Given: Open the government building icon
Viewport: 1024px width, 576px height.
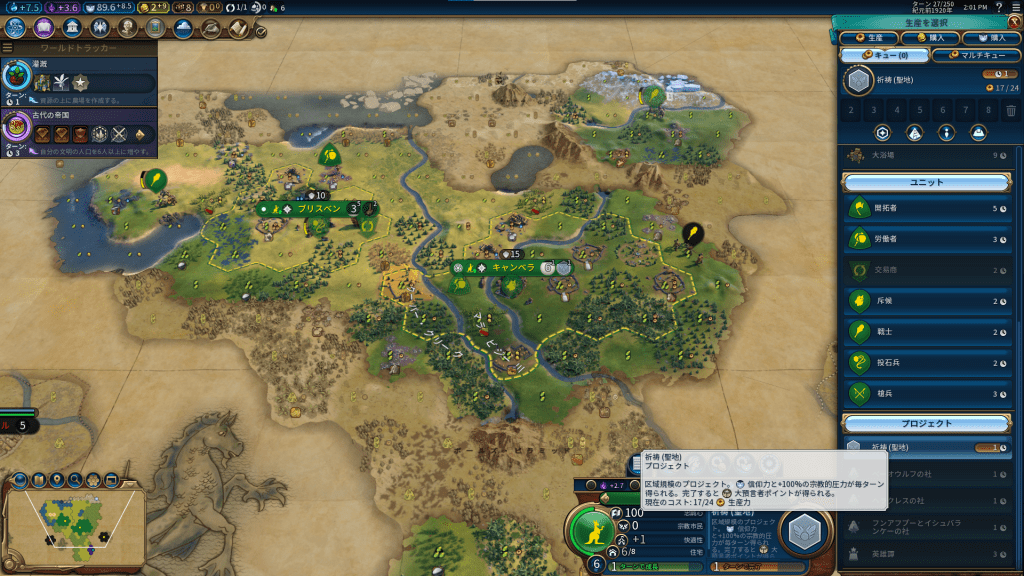Looking at the screenshot, I should tap(72, 28).
